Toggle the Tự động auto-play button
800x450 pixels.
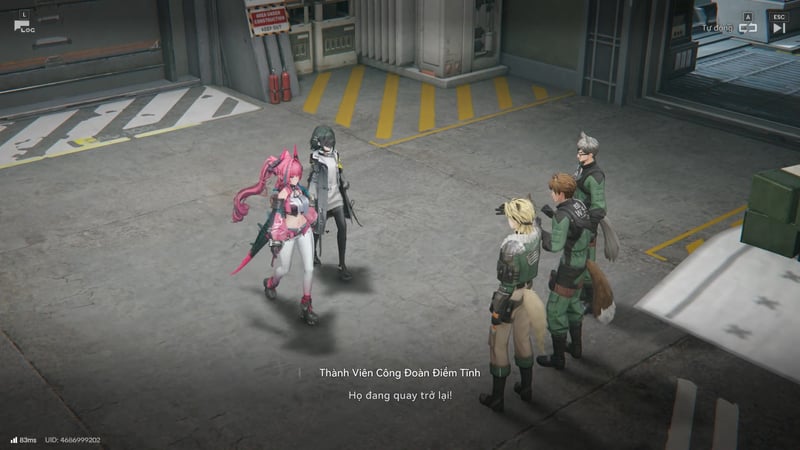(x=748, y=27)
